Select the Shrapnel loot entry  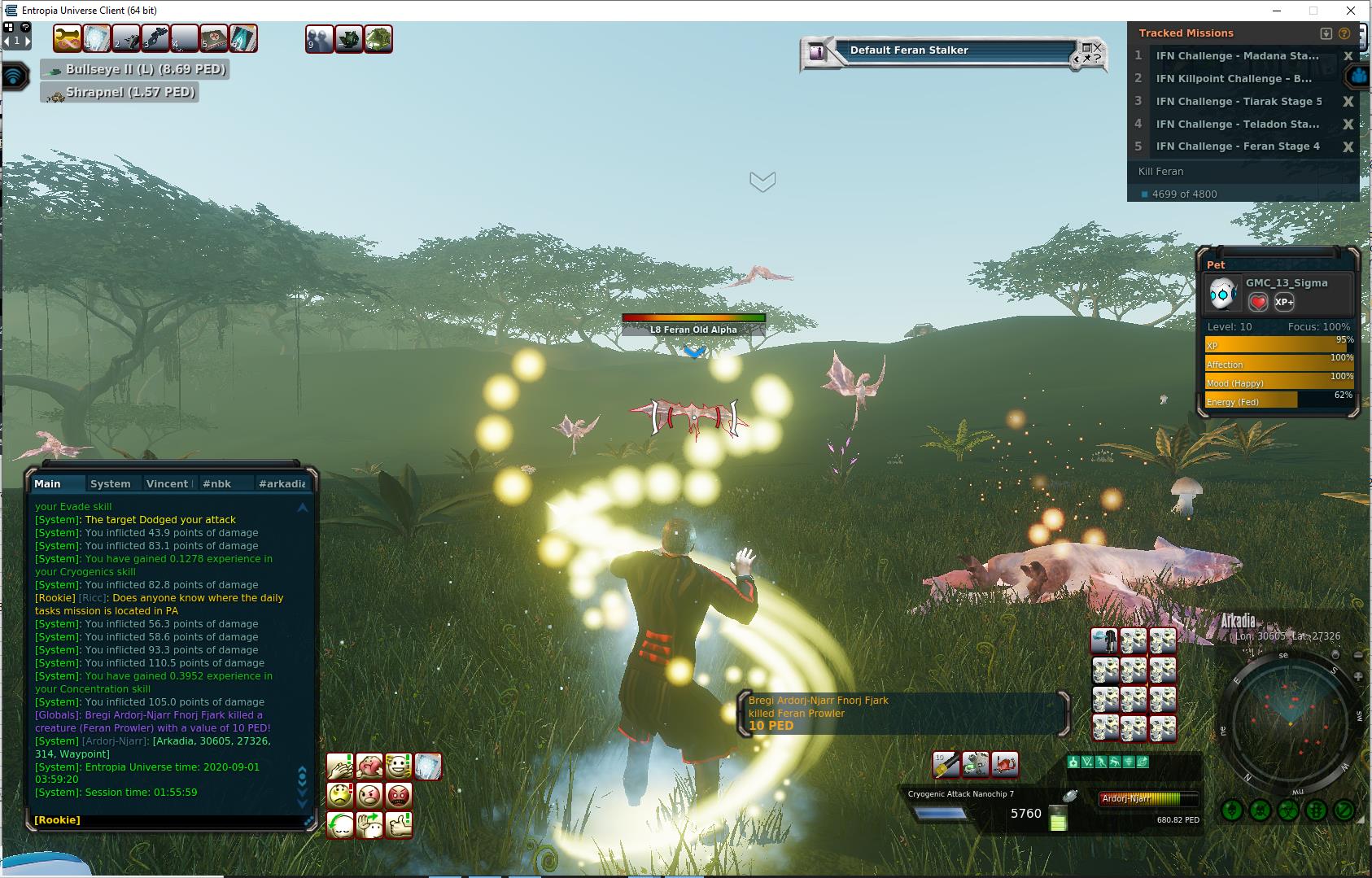120,93
